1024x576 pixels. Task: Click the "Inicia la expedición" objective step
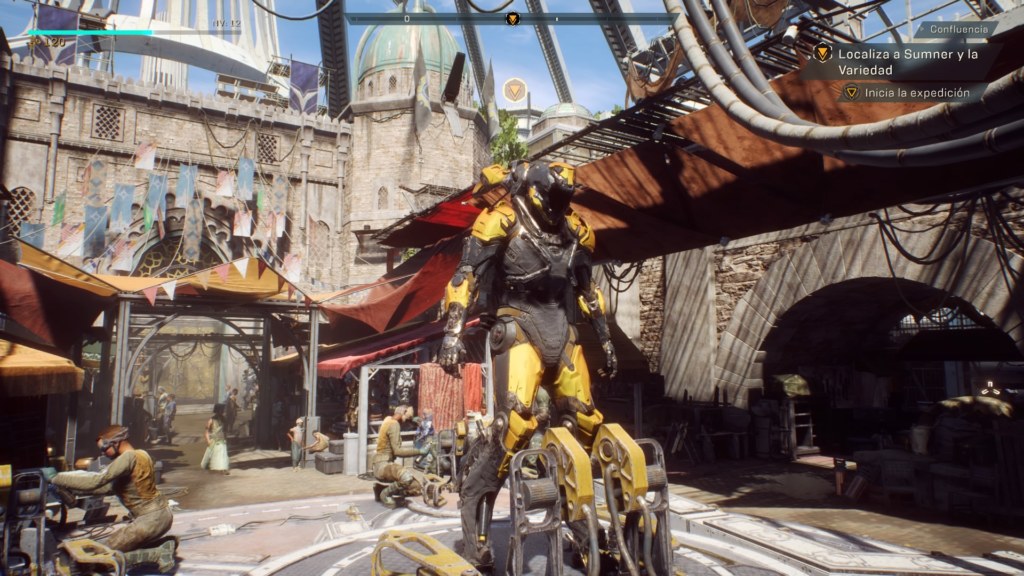click(919, 92)
